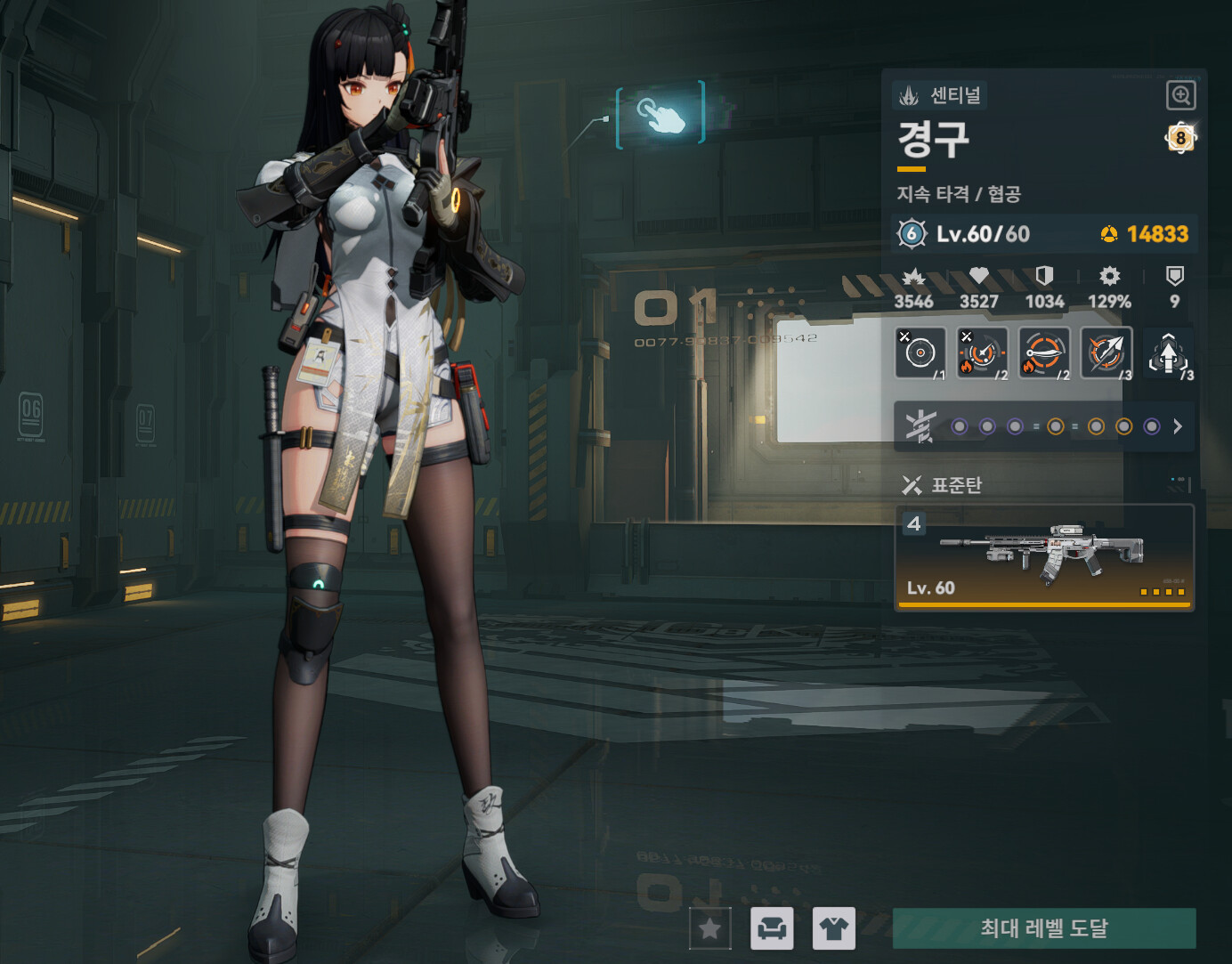Open the flame crosshair skill icon

tap(982, 353)
